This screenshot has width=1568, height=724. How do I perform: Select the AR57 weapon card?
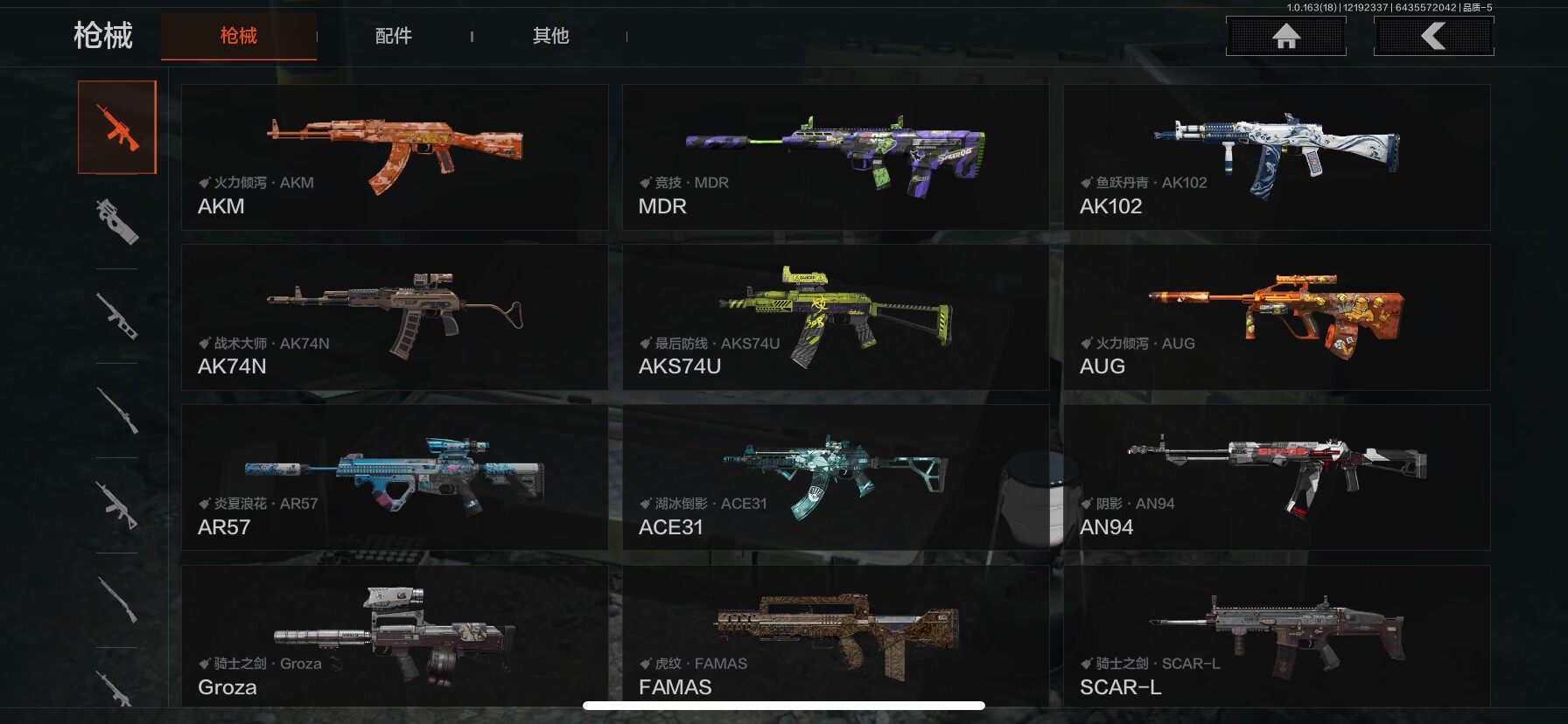click(395, 477)
